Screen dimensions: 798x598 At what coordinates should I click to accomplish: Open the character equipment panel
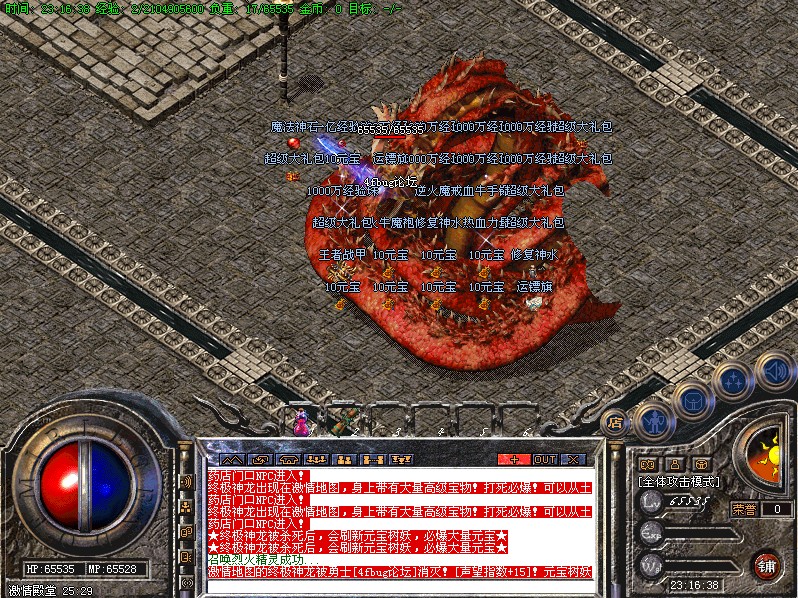coord(653,420)
